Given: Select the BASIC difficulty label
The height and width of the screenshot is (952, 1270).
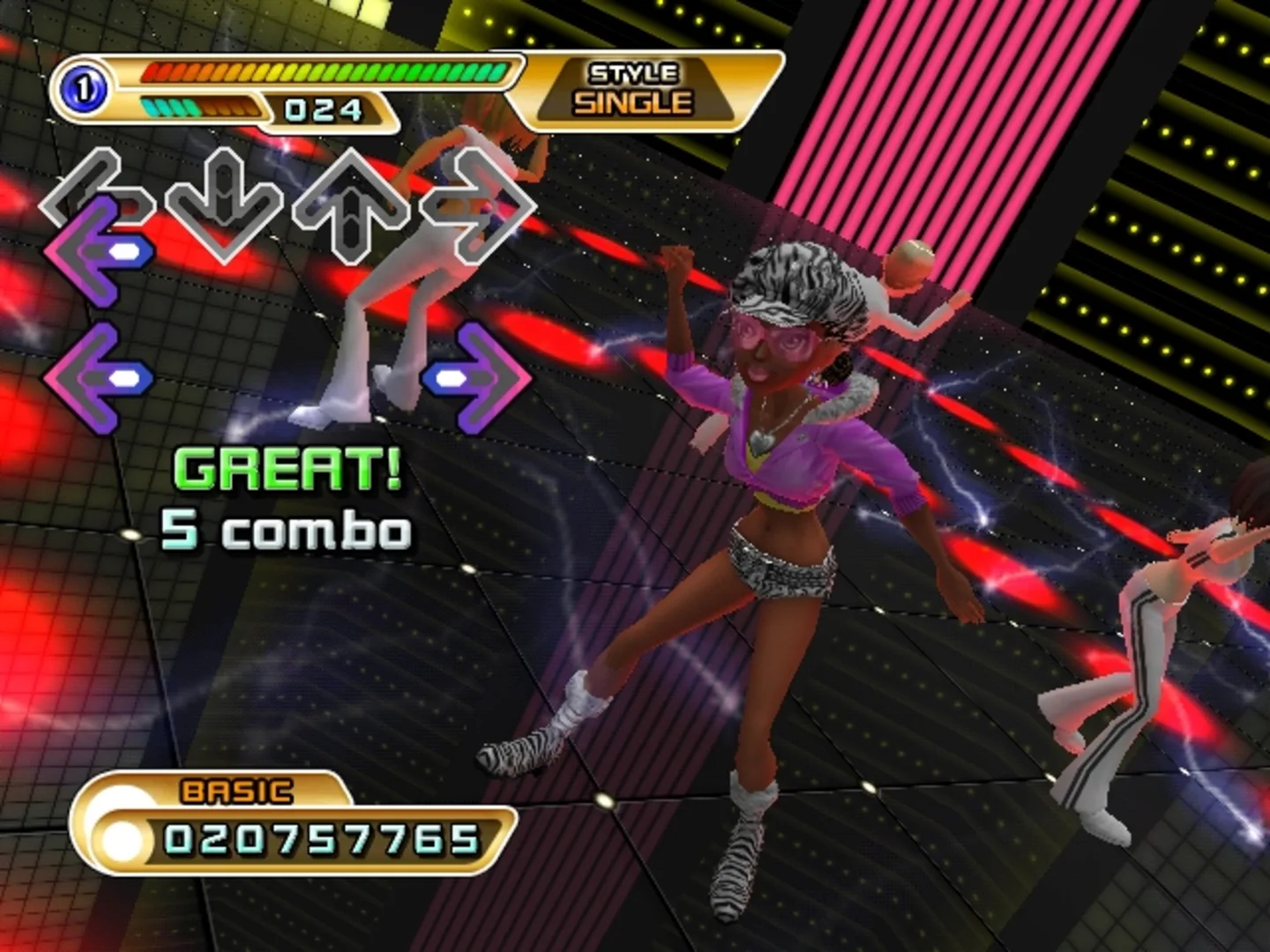Looking at the screenshot, I should coord(234,792).
